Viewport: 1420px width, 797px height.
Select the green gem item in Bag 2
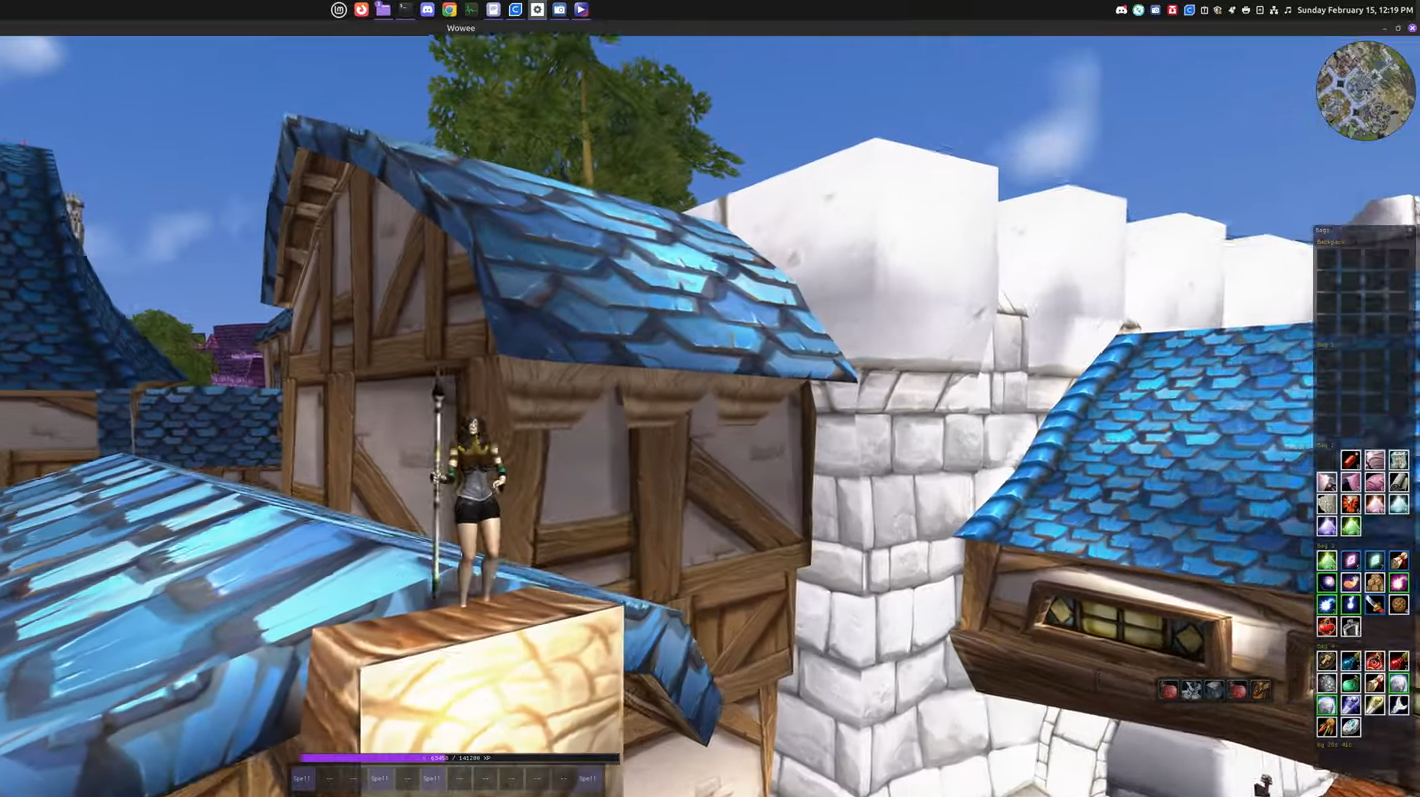click(x=1352, y=526)
